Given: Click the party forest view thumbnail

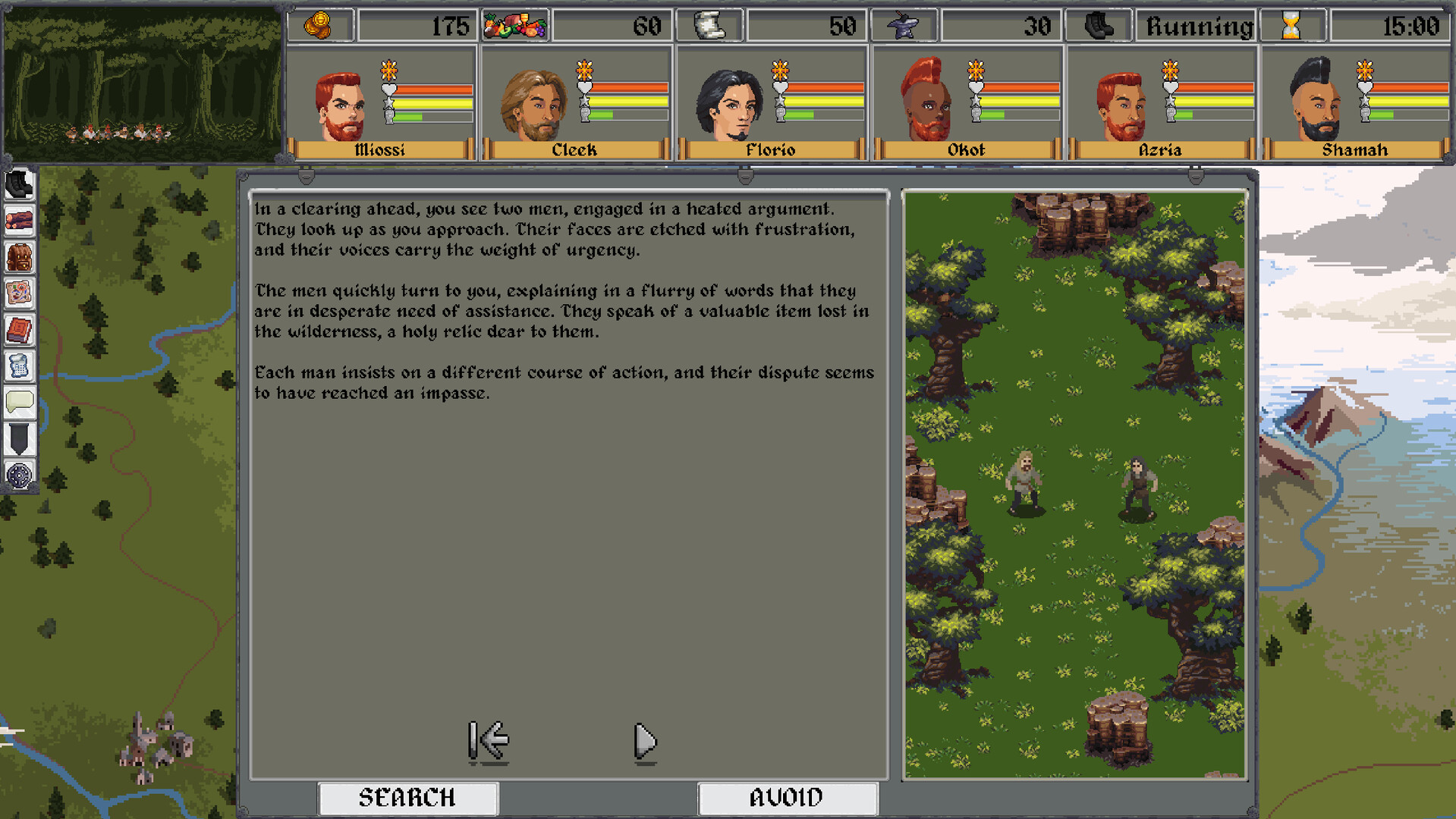Looking at the screenshot, I should pos(142,83).
